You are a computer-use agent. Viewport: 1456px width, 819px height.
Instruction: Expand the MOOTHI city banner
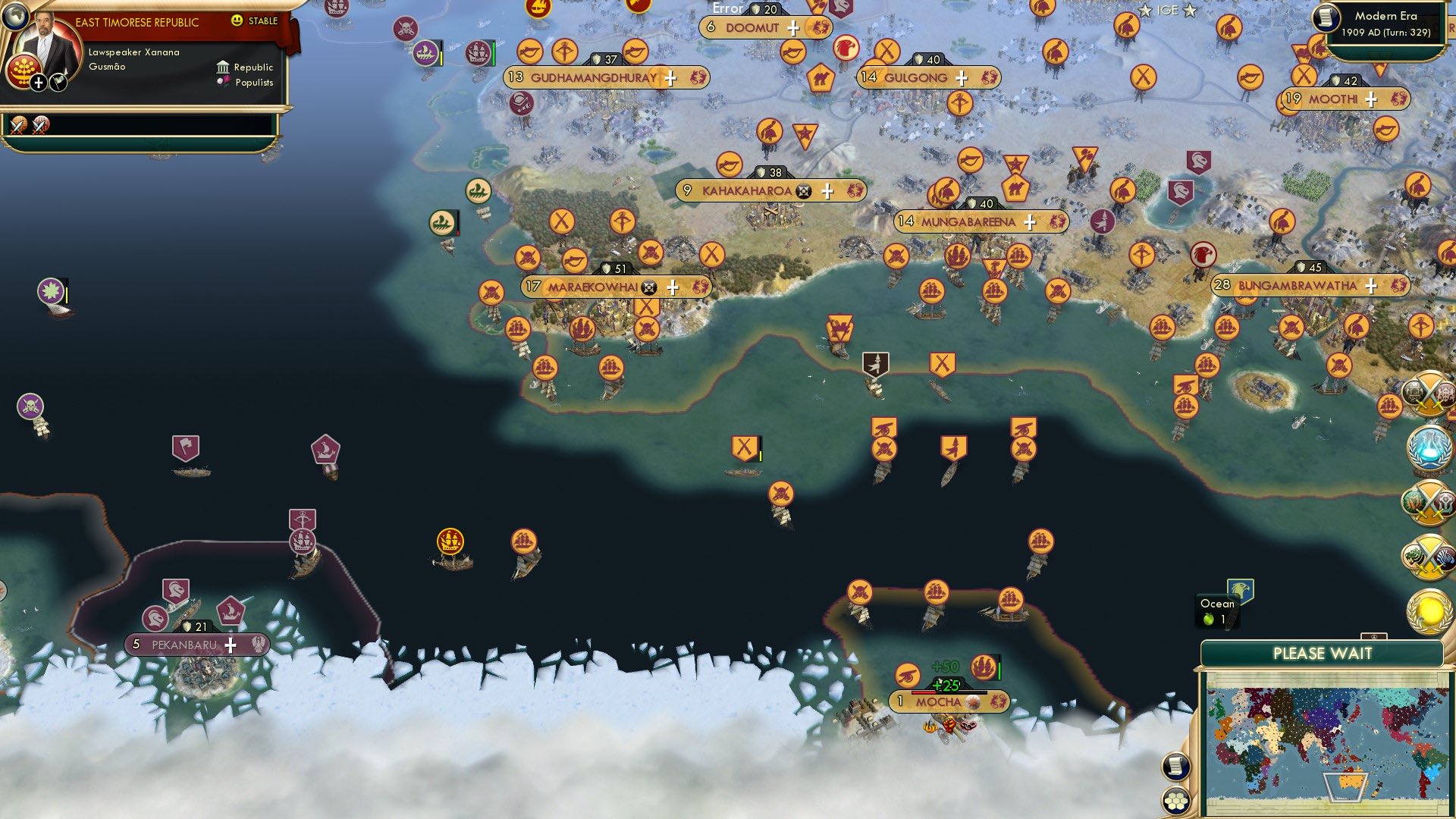pyautogui.click(x=1370, y=97)
